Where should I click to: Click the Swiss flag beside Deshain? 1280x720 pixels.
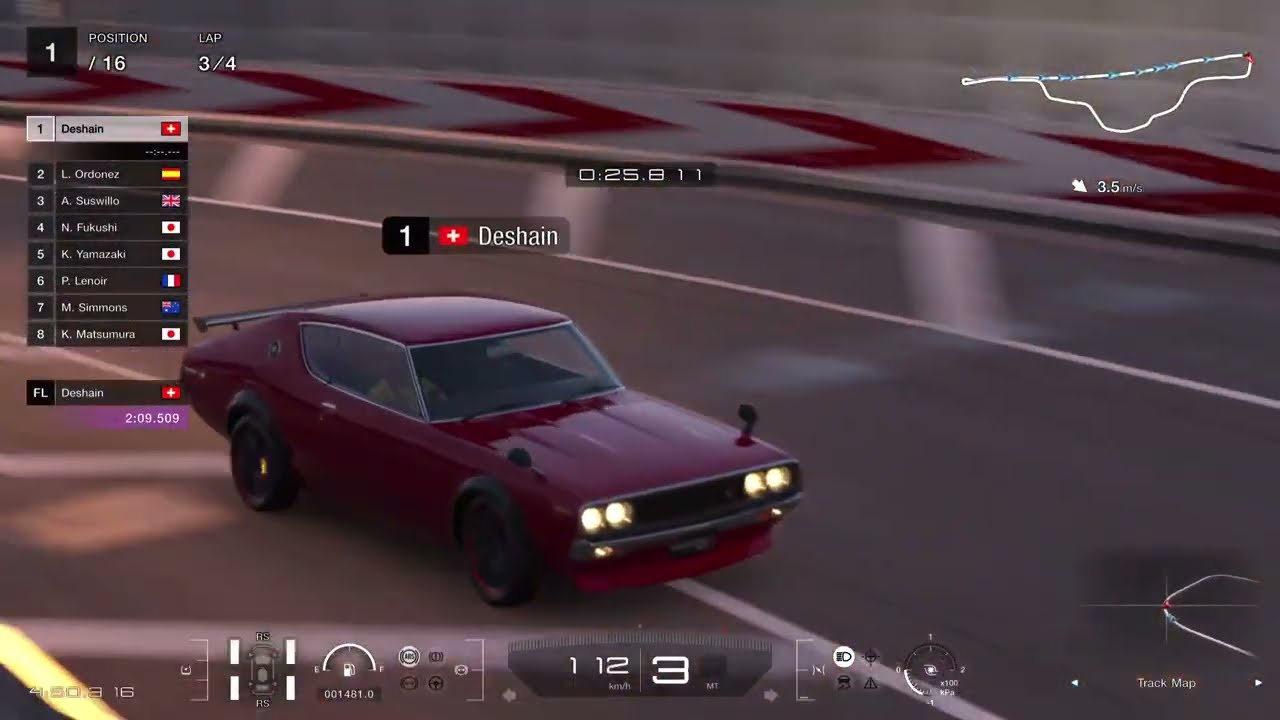point(170,128)
